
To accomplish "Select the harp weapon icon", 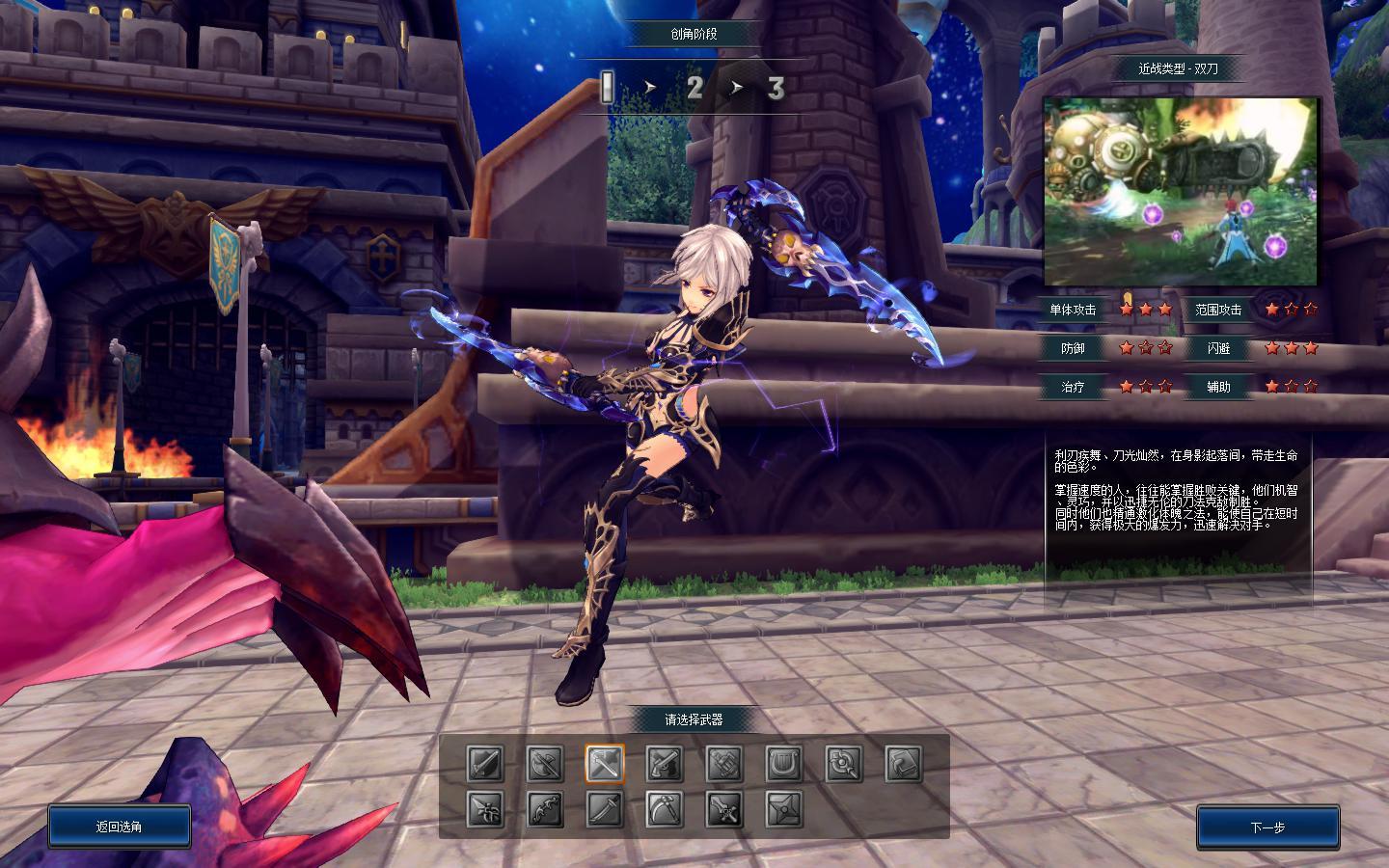I will [784, 765].
